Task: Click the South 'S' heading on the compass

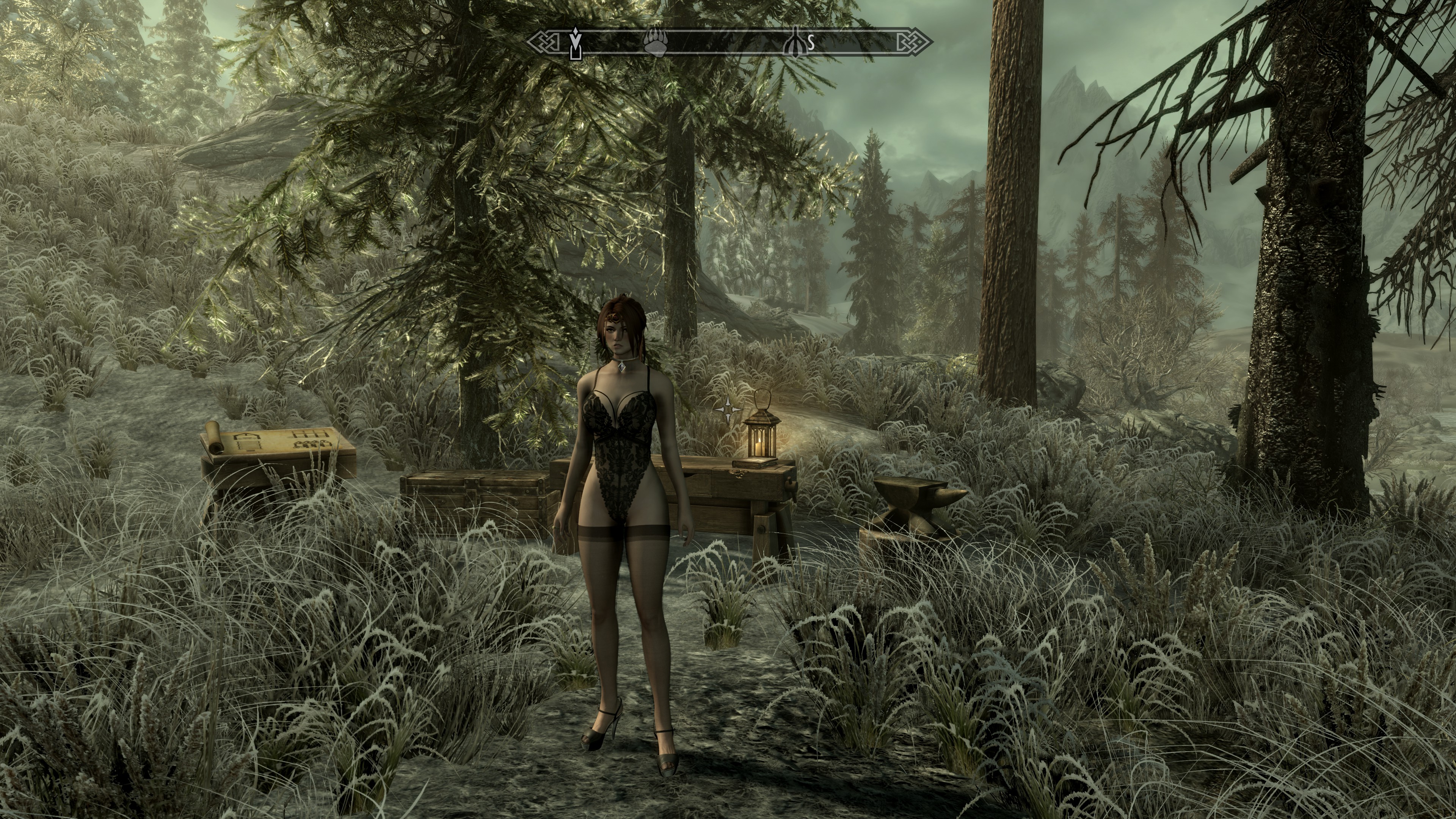Action: click(x=811, y=42)
